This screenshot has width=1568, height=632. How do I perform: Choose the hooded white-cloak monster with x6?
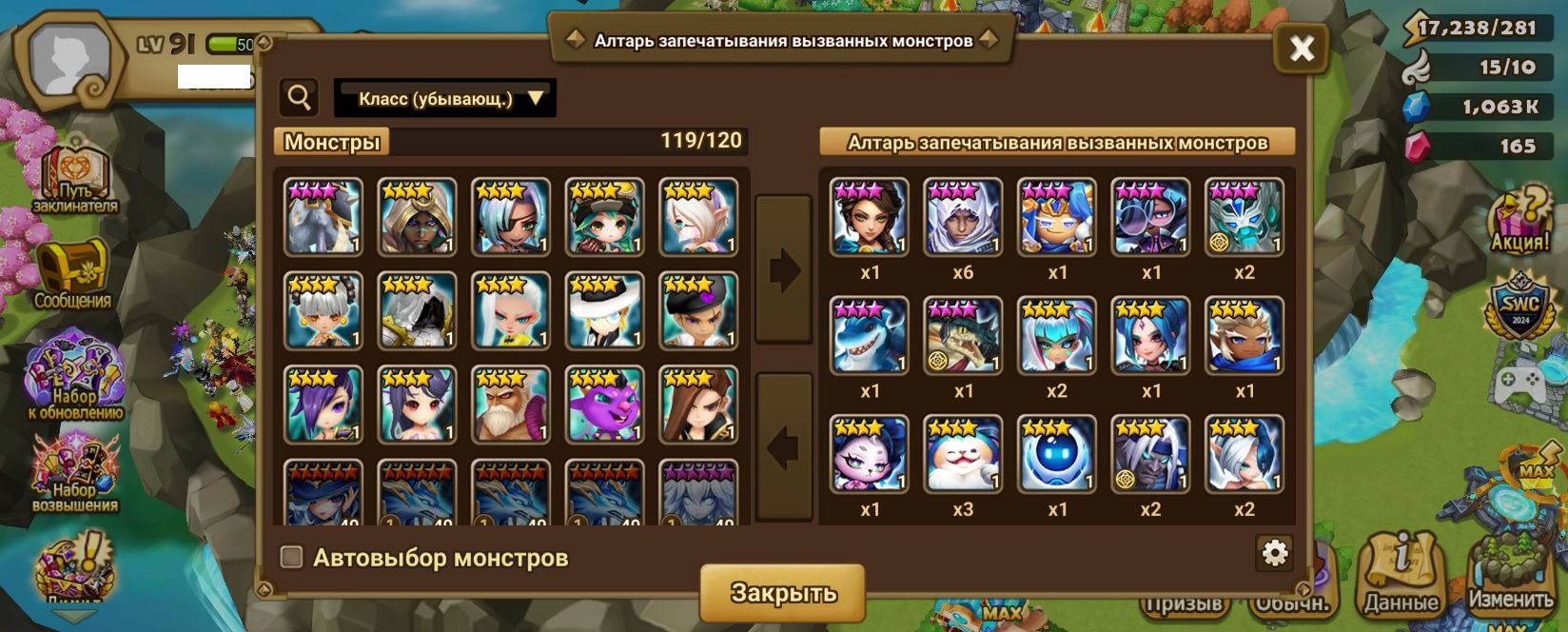(x=963, y=217)
